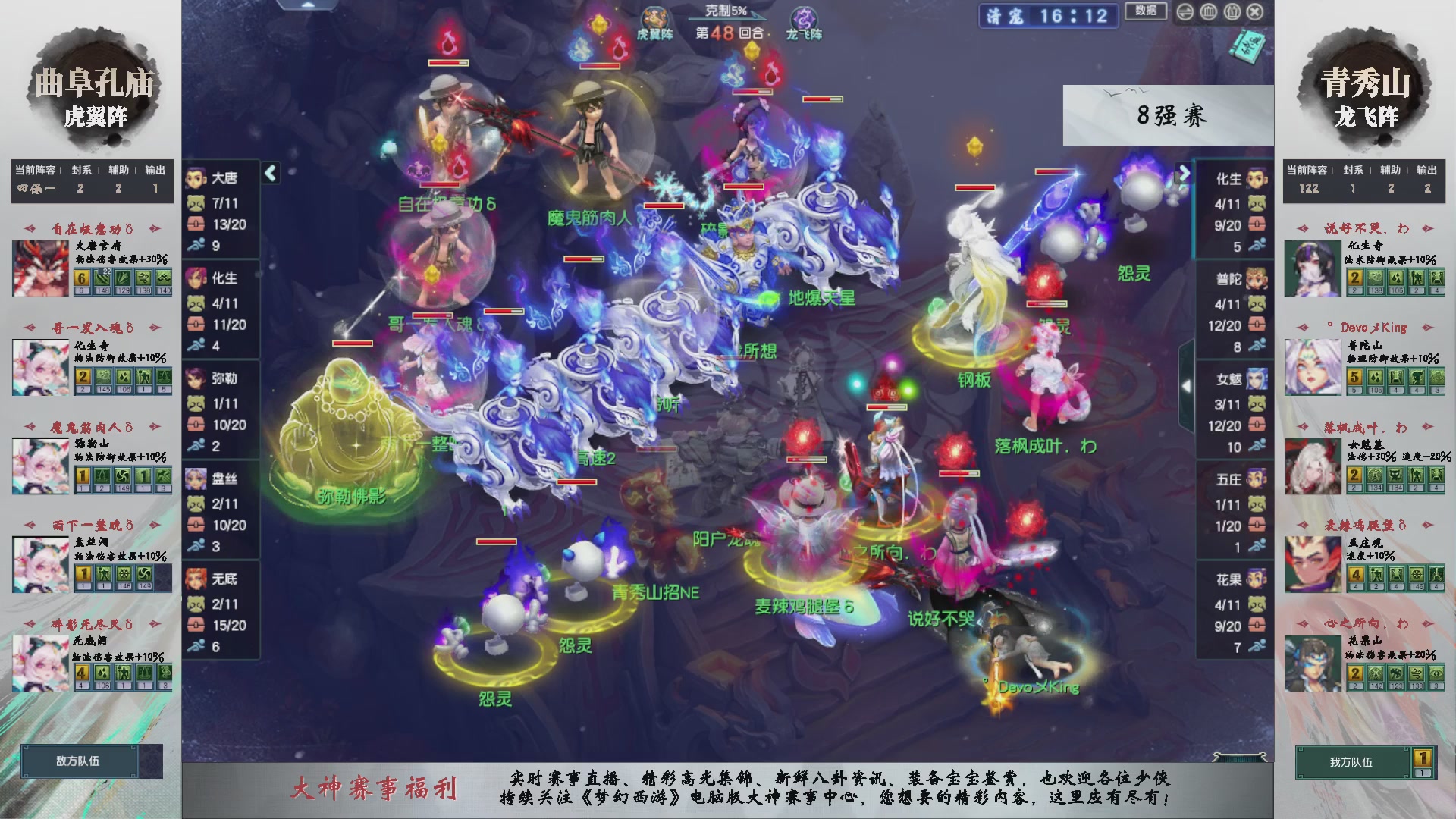Open the 数据 data panel
Image resolution: width=1456 pixels, height=819 pixels.
1147,11
